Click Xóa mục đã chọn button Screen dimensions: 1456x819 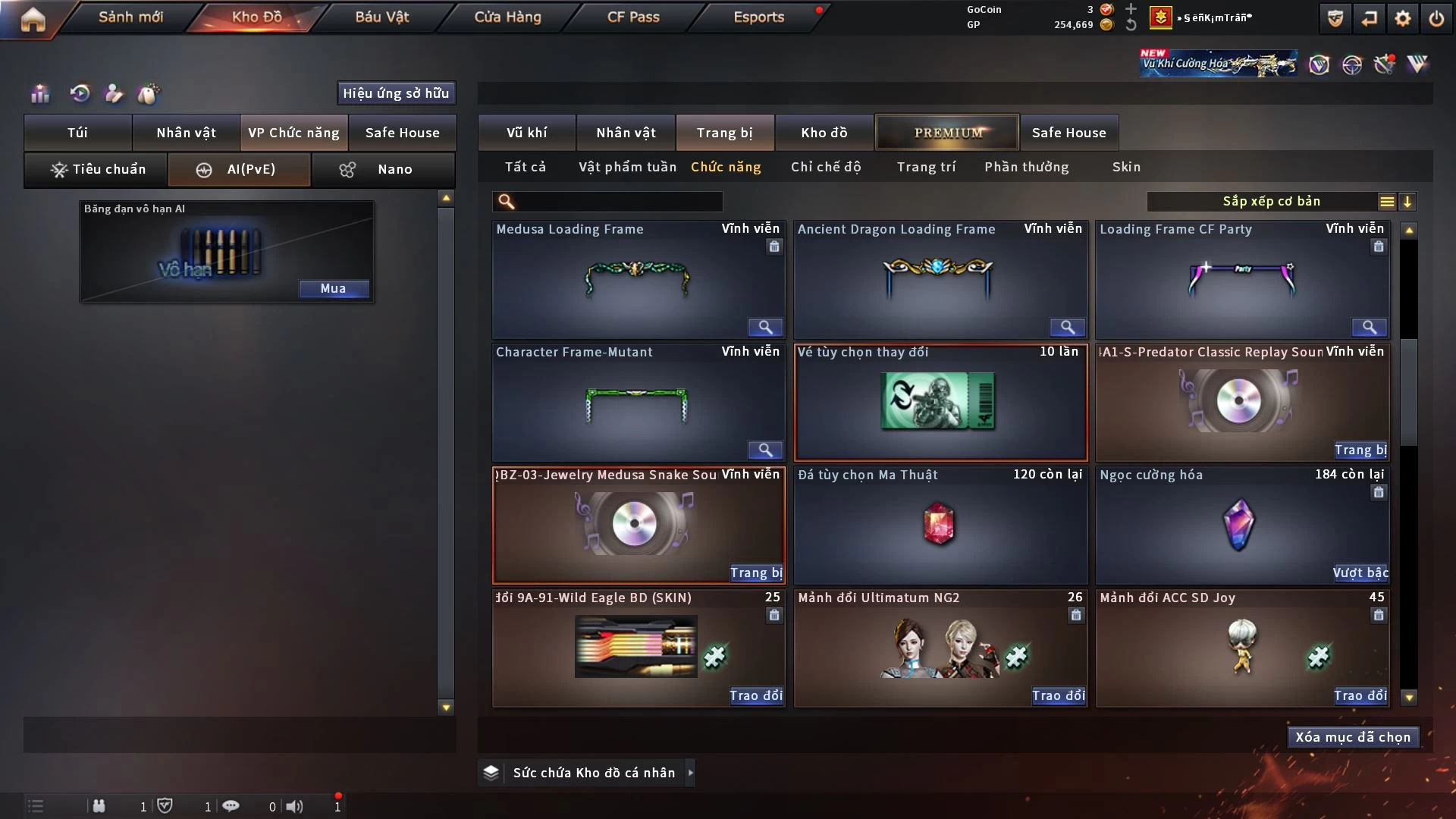coord(1353,737)
